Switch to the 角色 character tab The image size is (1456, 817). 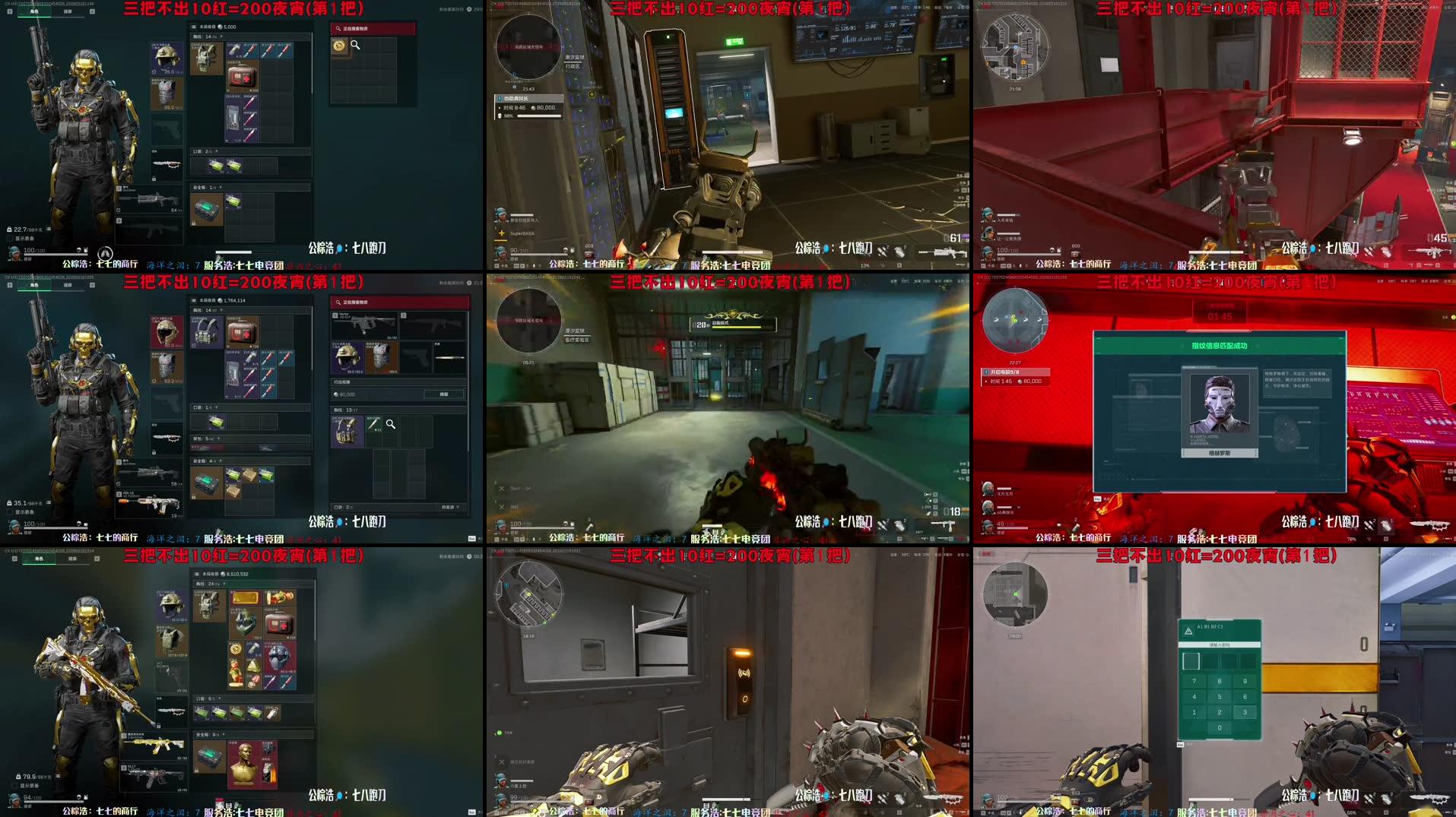pyautogui.click(x=34, y=11)
